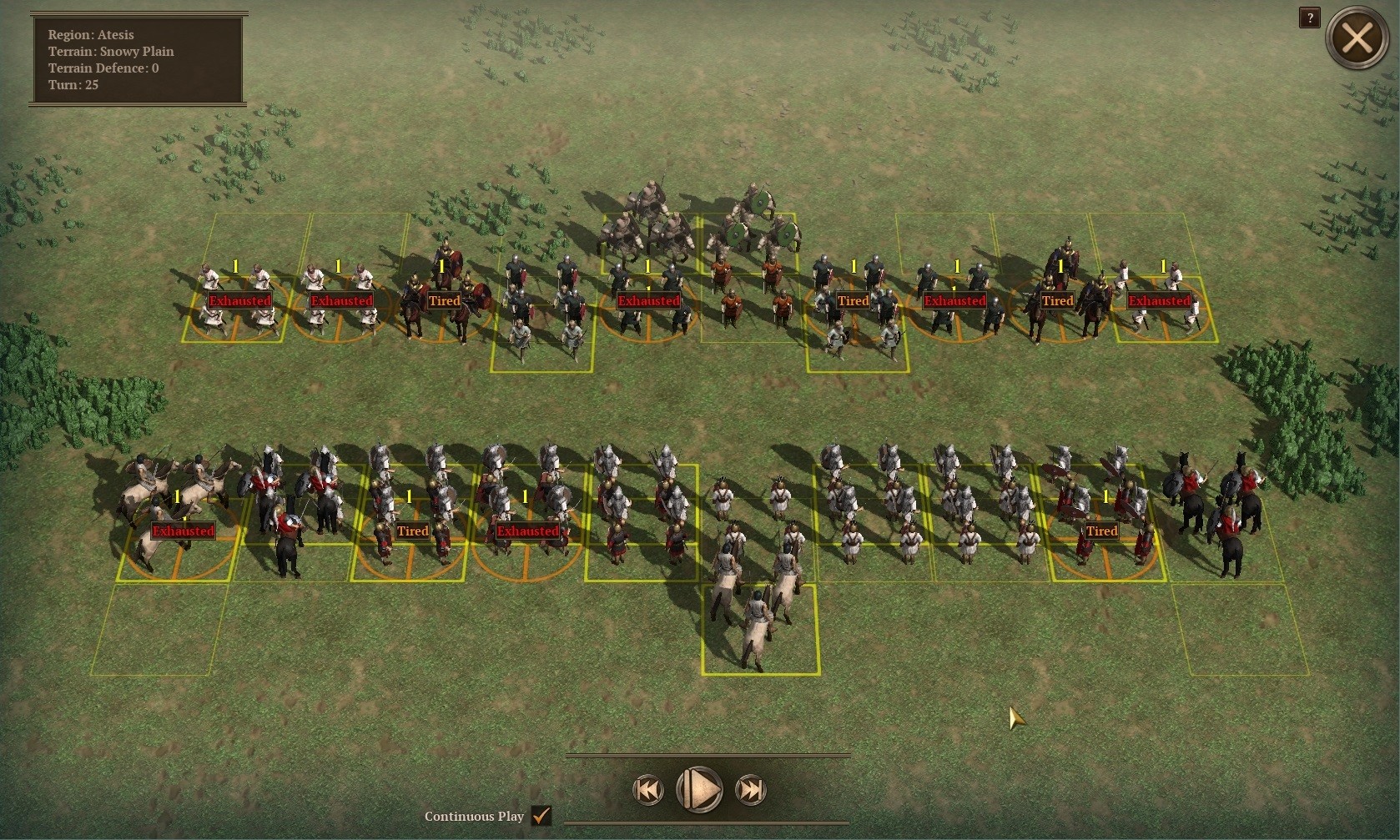Play the battle replay
Screen dimensions: 1400x840
coord(699,789)
